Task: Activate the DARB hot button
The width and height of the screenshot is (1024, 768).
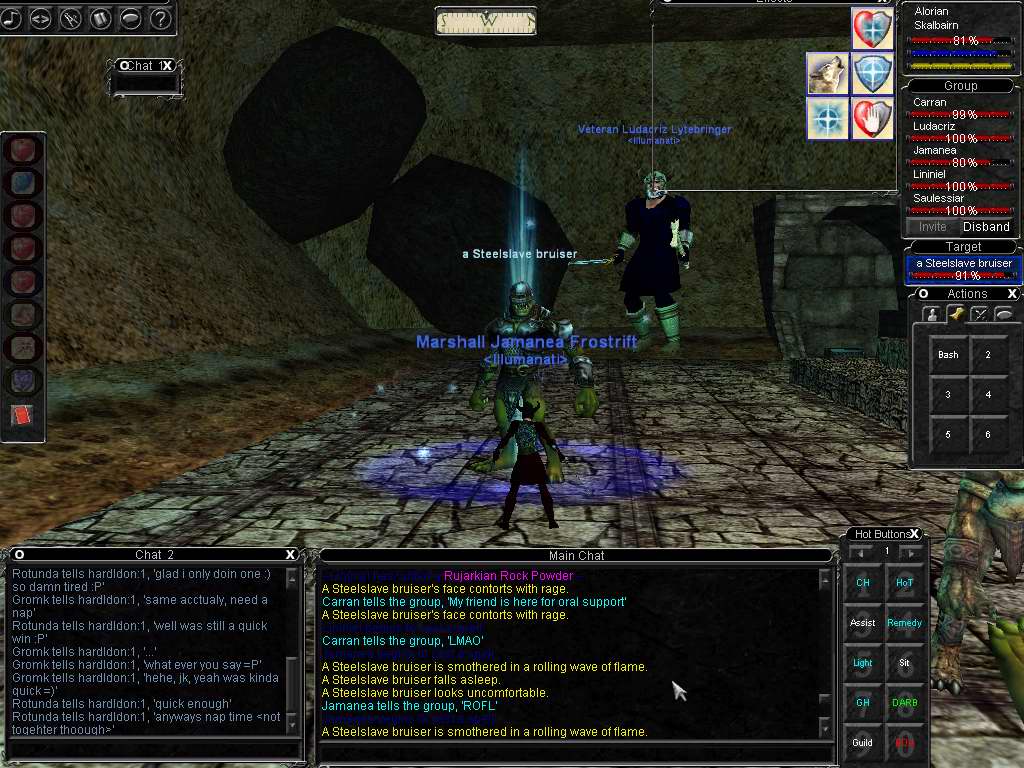Action: point(904,703)
